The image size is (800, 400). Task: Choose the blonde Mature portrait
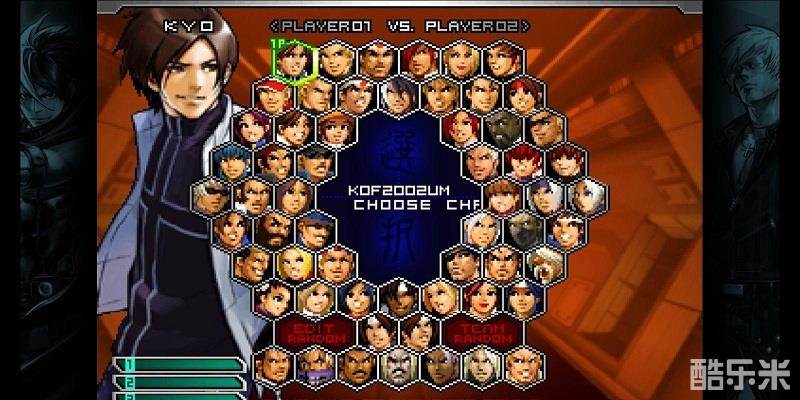(460, 60)
